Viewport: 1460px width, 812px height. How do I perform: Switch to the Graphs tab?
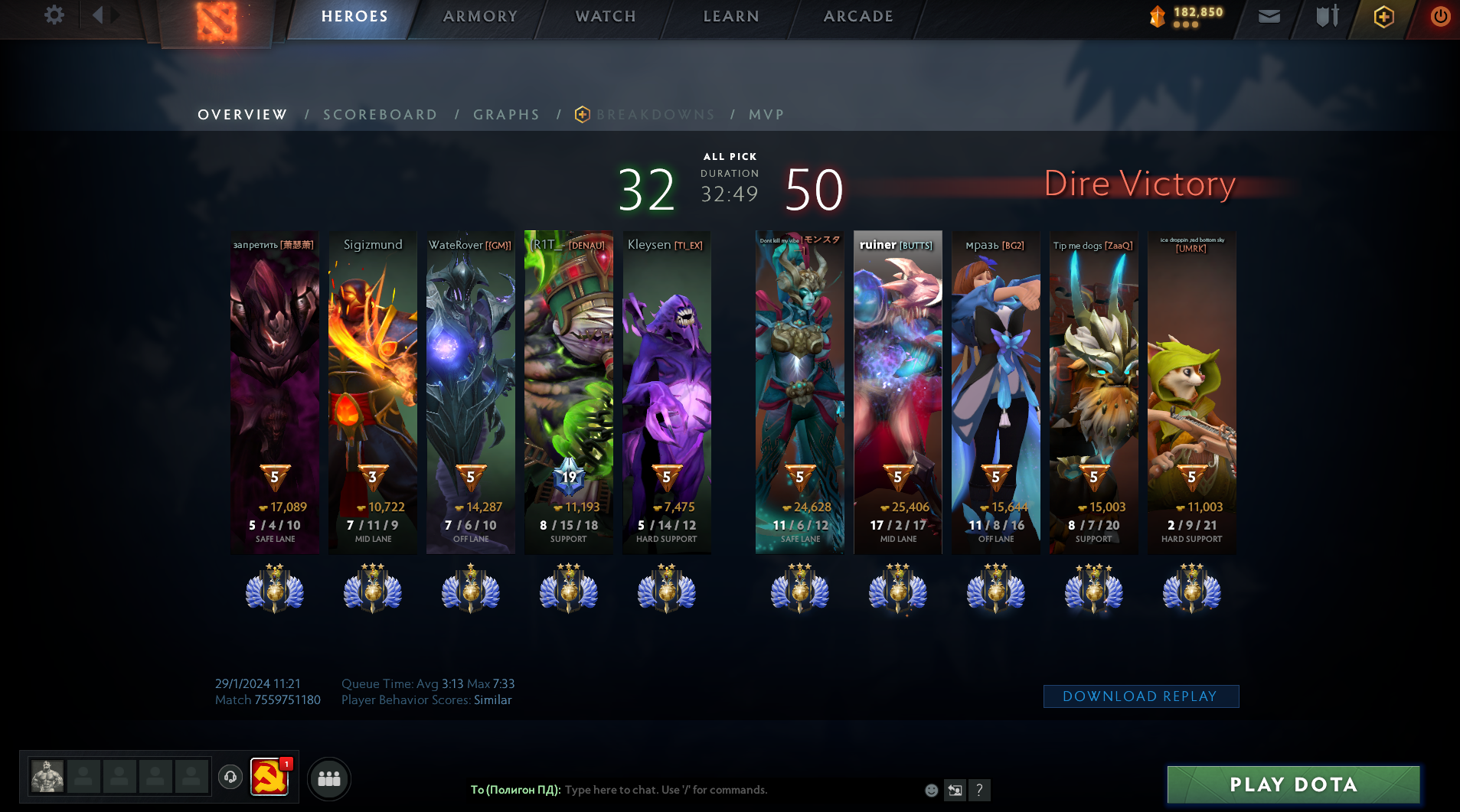(506, 115)
